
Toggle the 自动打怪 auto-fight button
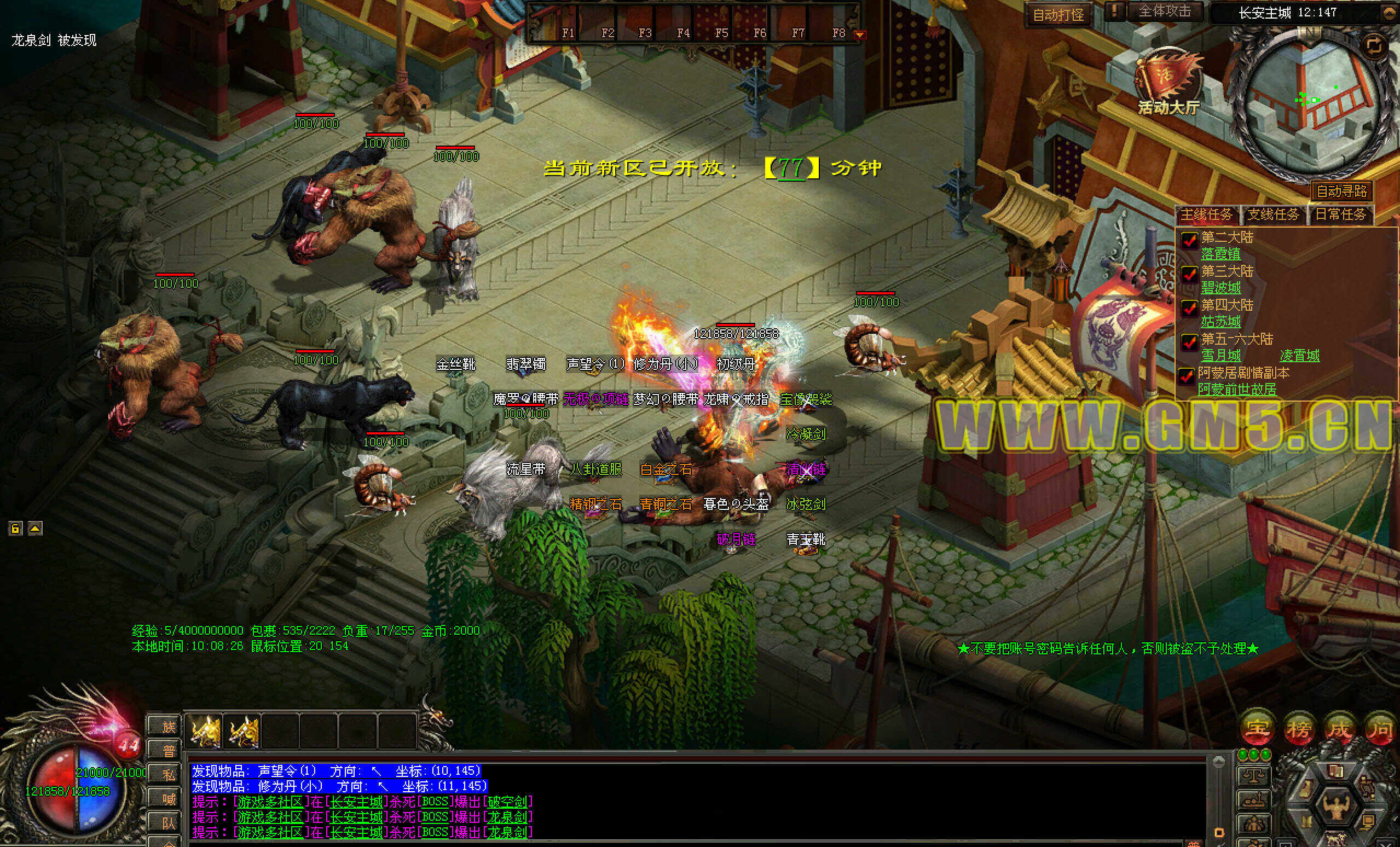(x=1058, y=14)
